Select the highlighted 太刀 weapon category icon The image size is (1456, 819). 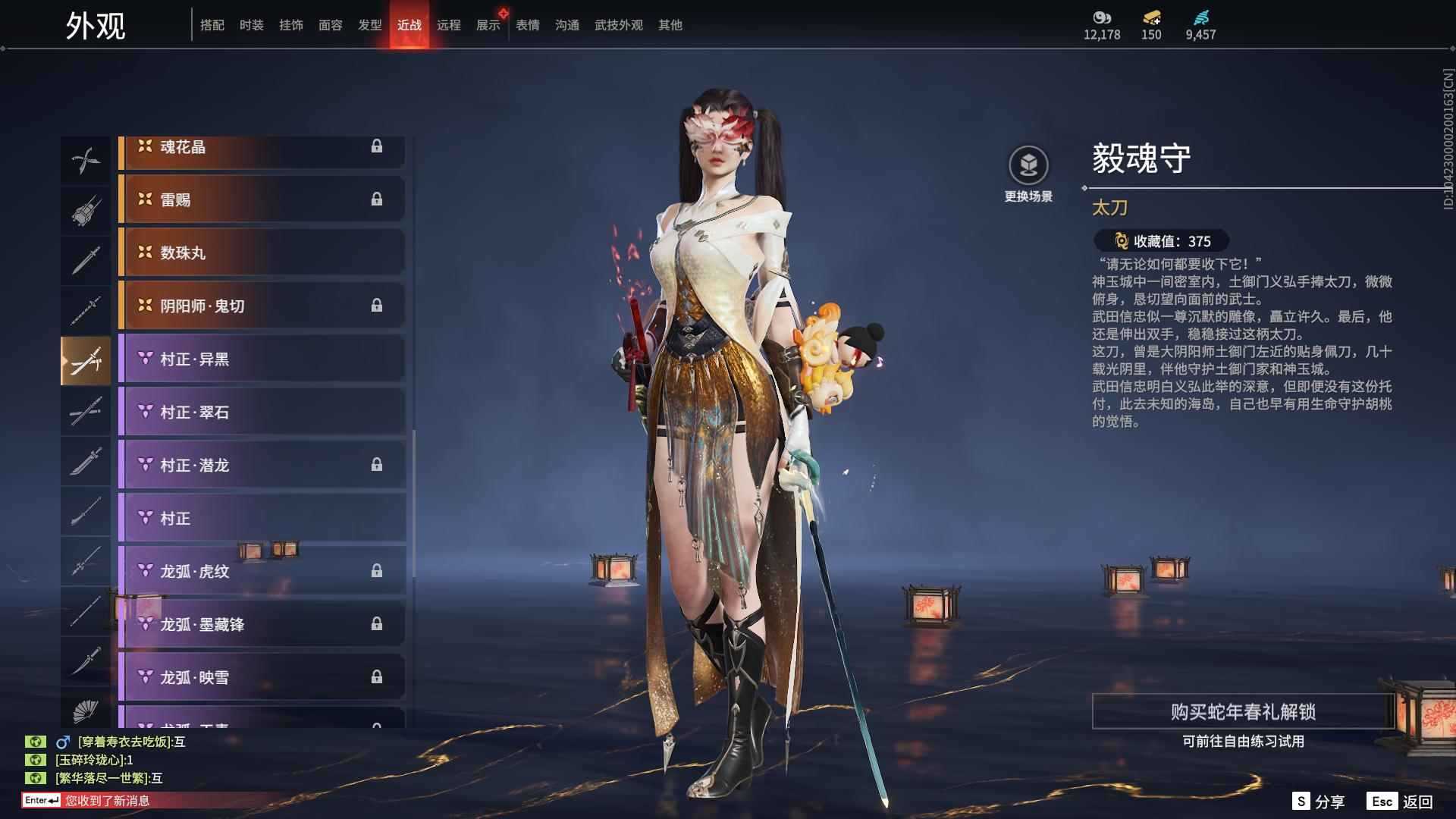(x=86, y=360)
